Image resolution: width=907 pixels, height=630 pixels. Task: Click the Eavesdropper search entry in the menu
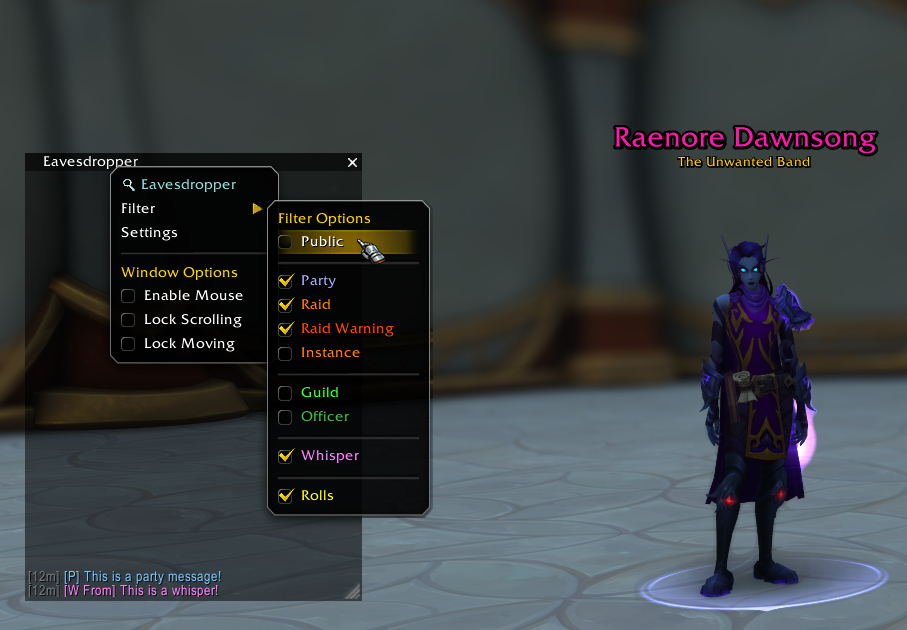pos(188,185)
